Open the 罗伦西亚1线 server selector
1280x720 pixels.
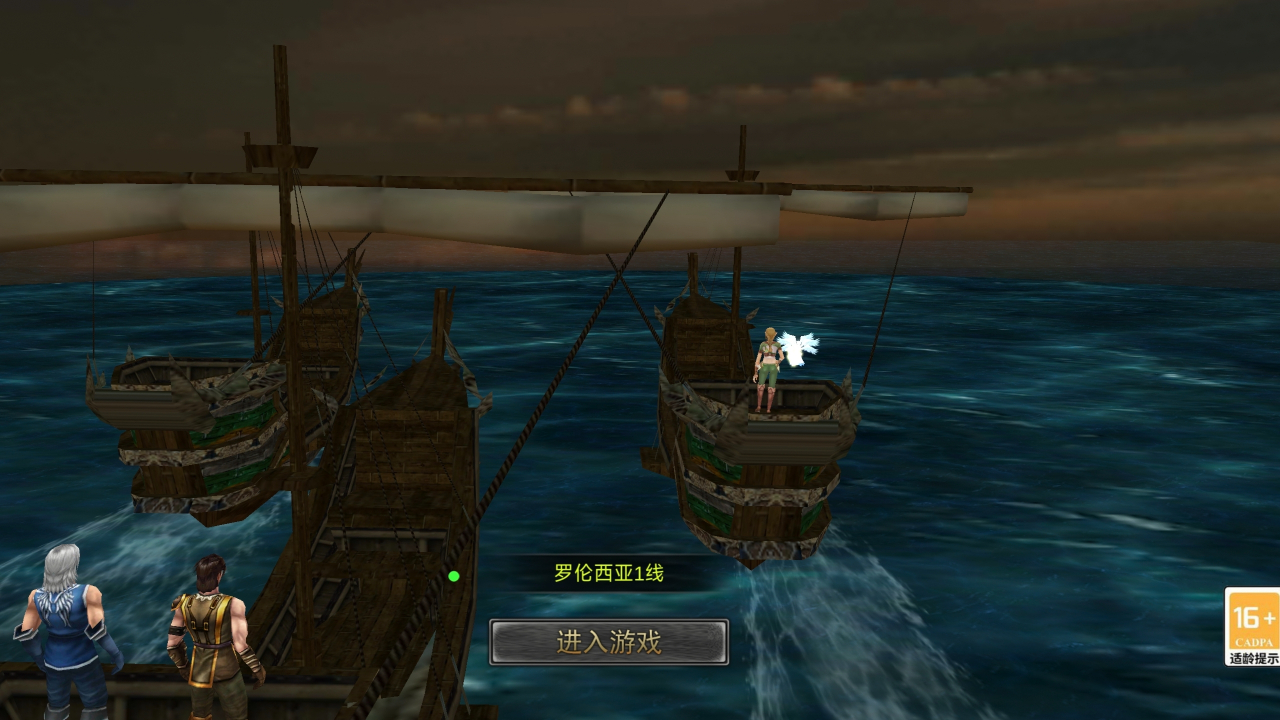tap(608, 574)
